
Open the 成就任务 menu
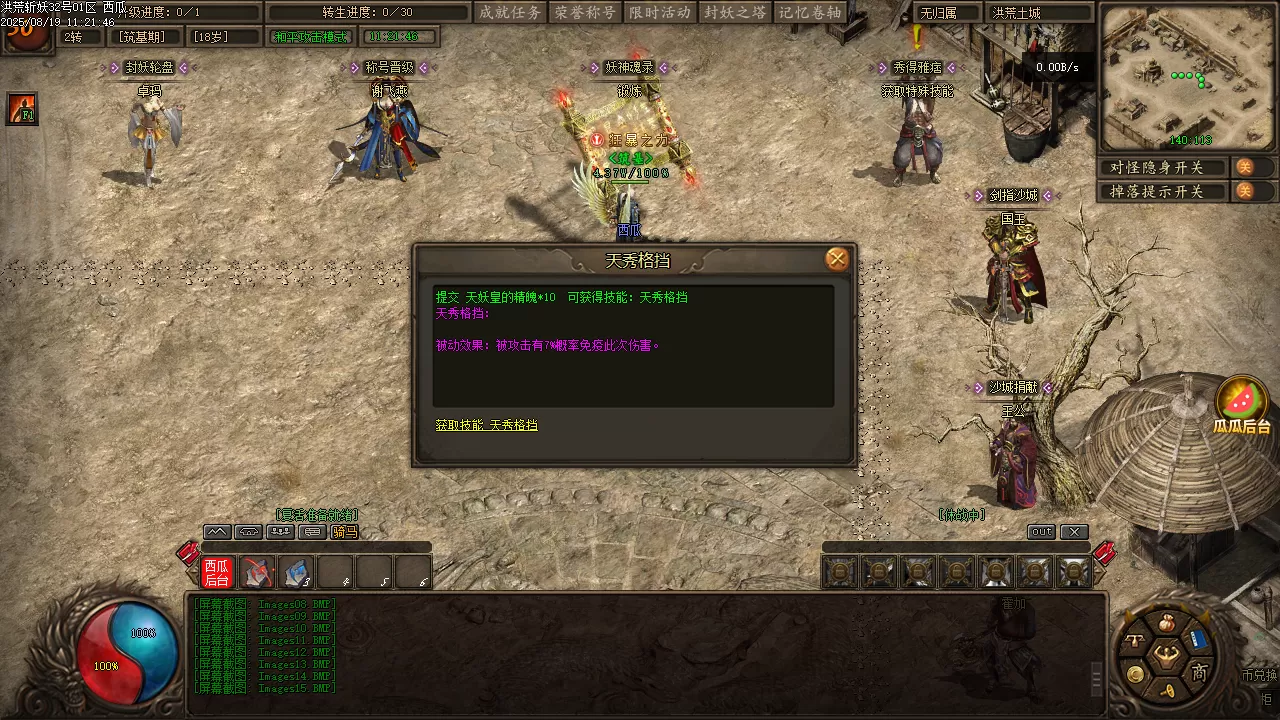510,13
